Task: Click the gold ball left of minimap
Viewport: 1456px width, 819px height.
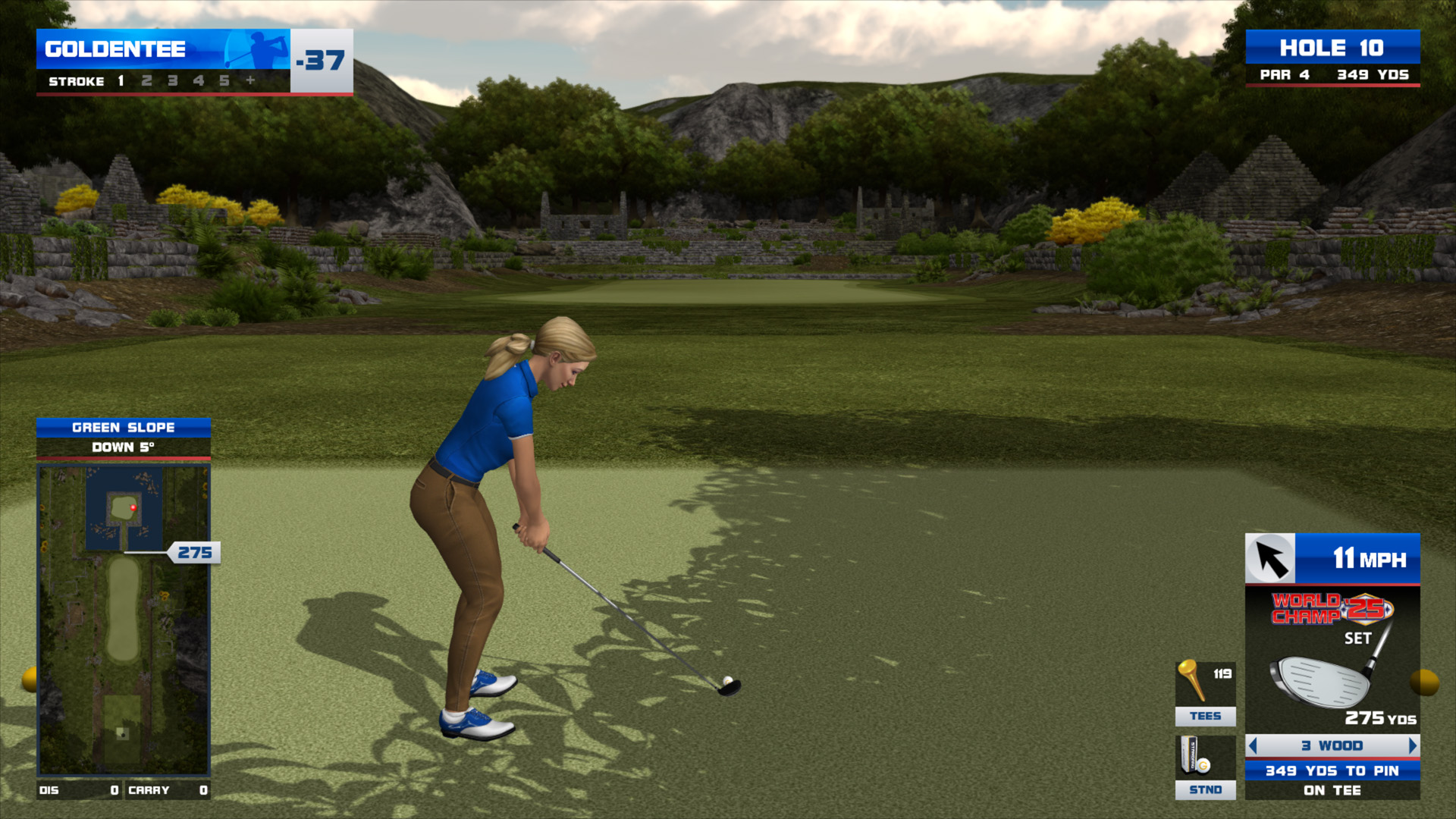Action: [30, 679]
